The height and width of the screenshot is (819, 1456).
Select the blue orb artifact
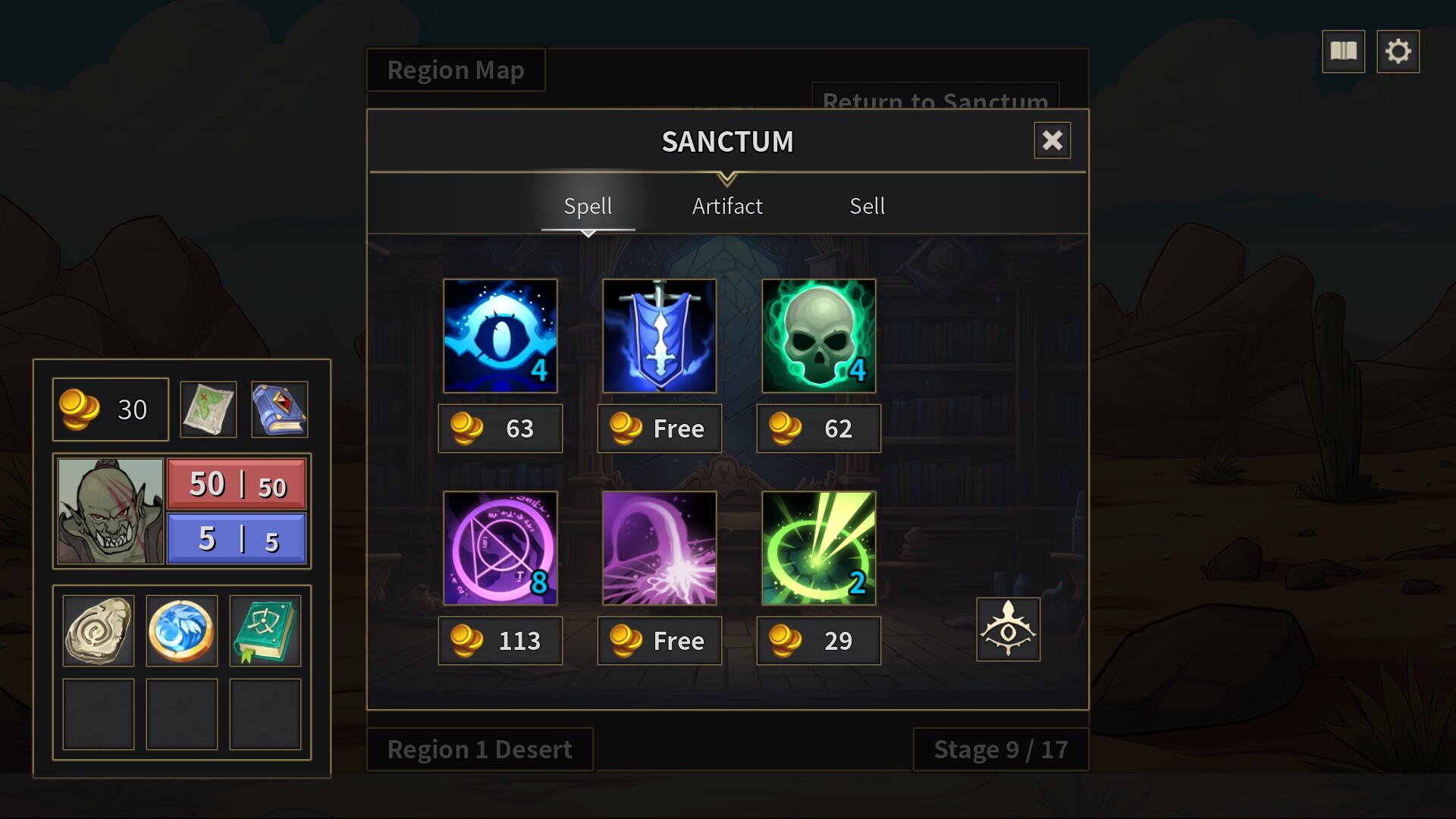coord(181,630)
